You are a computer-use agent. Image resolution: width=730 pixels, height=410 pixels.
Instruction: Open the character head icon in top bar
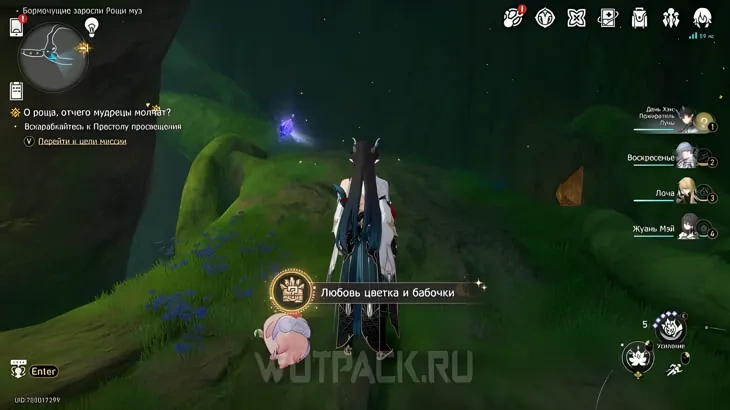pyautogui.click(x=703, y=17)
